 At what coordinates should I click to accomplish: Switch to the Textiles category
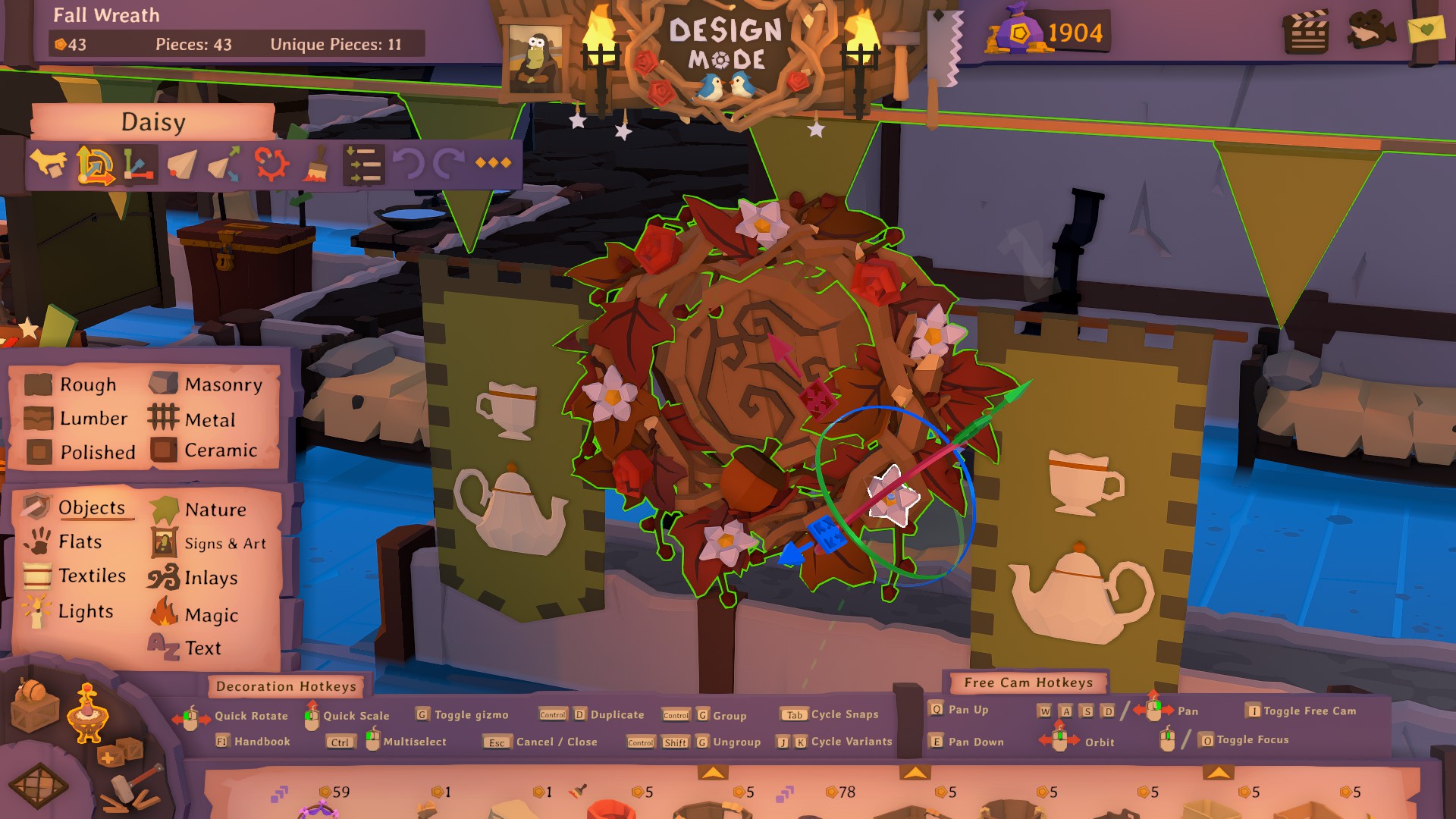point(93,576)
